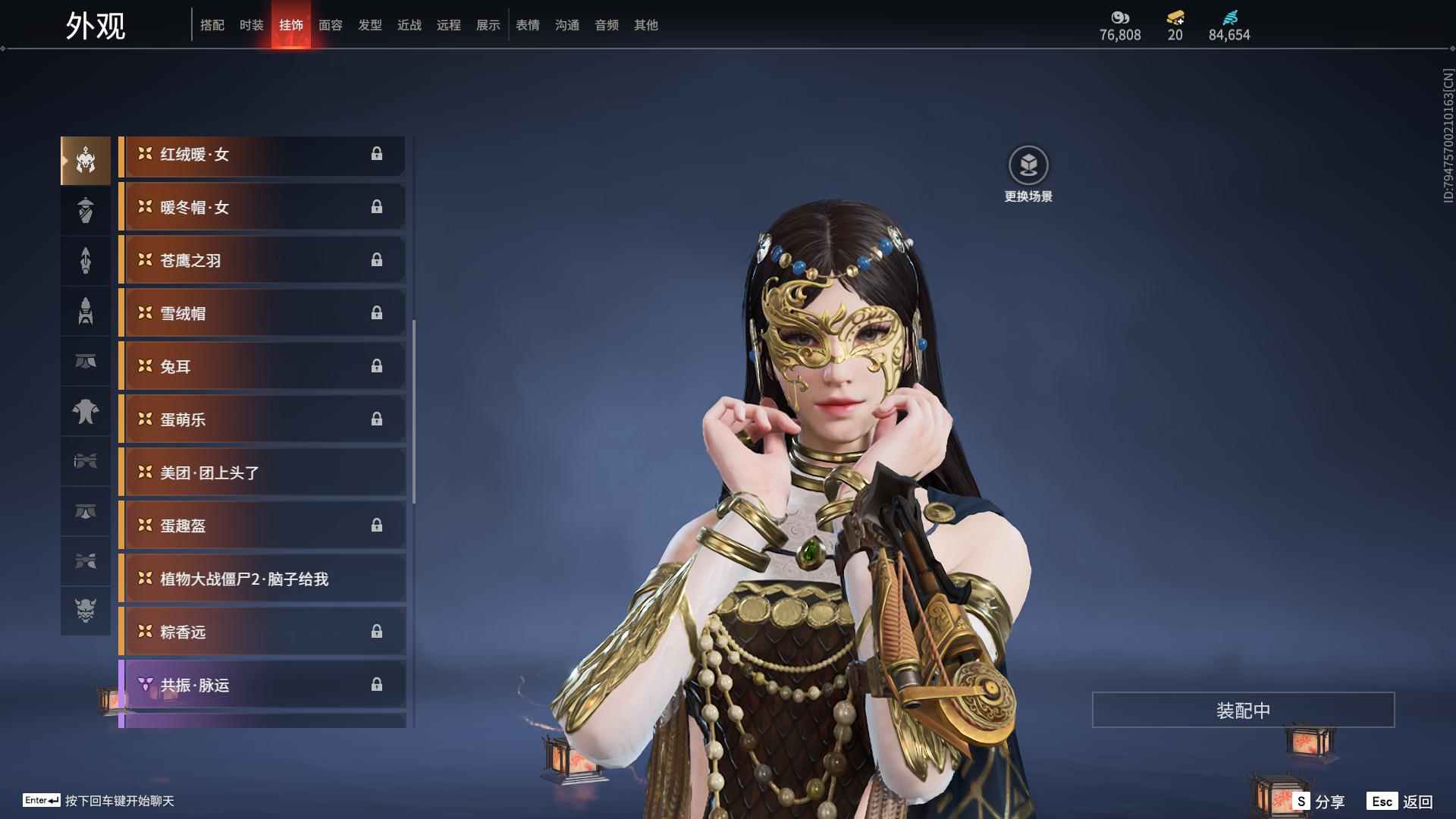Choose the headwear helmet category icon

(x=86, y=161)
